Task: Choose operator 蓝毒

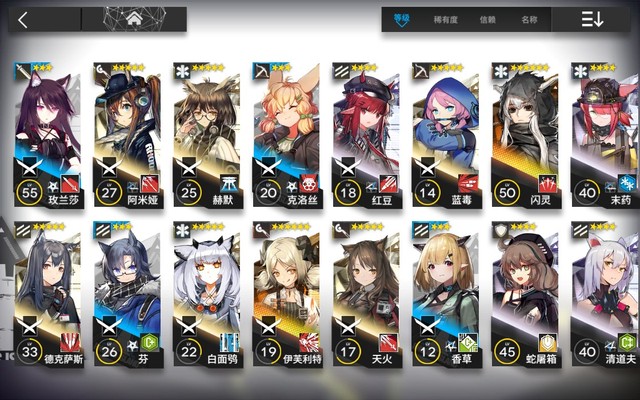Action: click(x=445, y=130)
